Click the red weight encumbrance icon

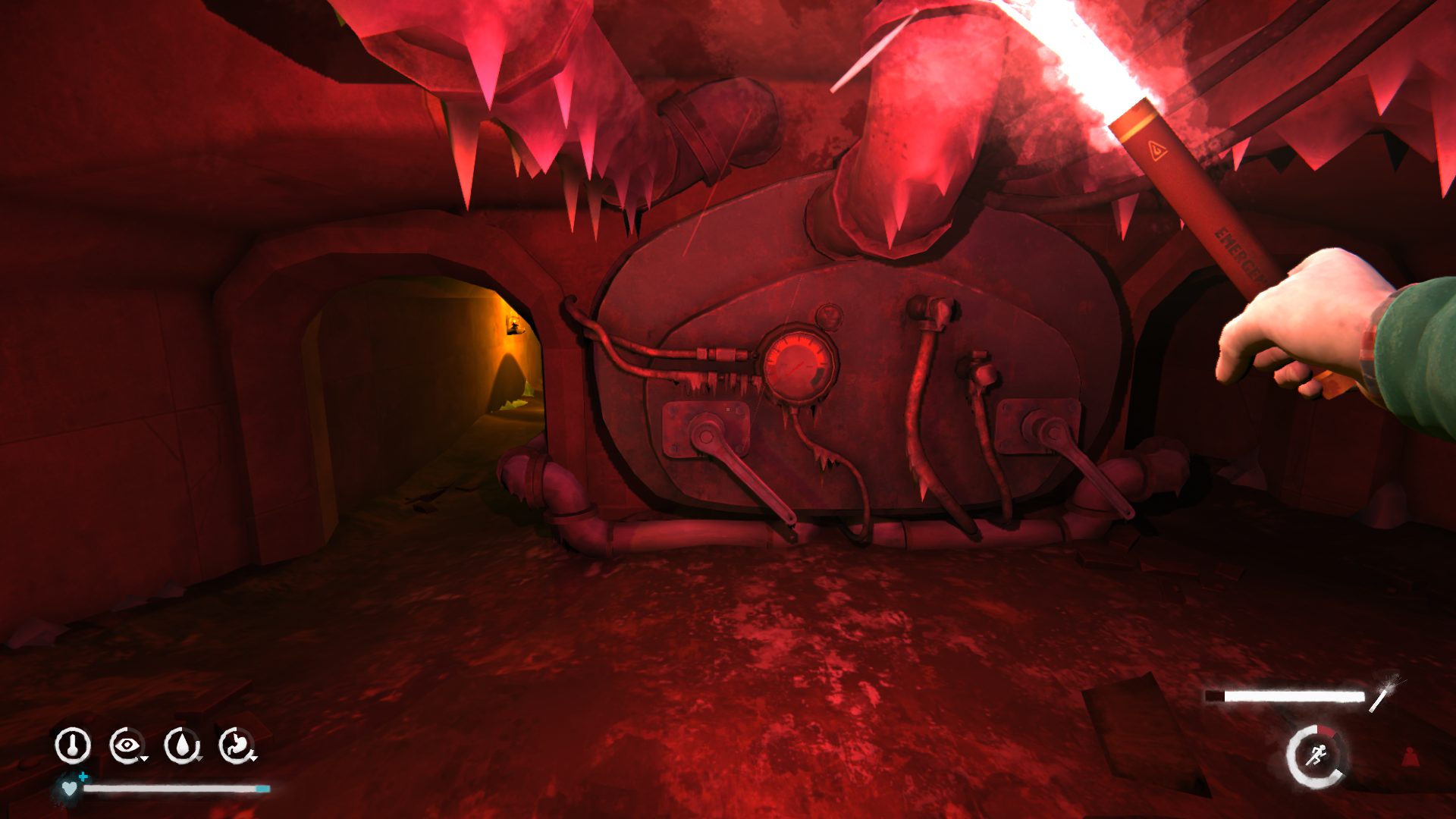click(x=1410, y=757)
